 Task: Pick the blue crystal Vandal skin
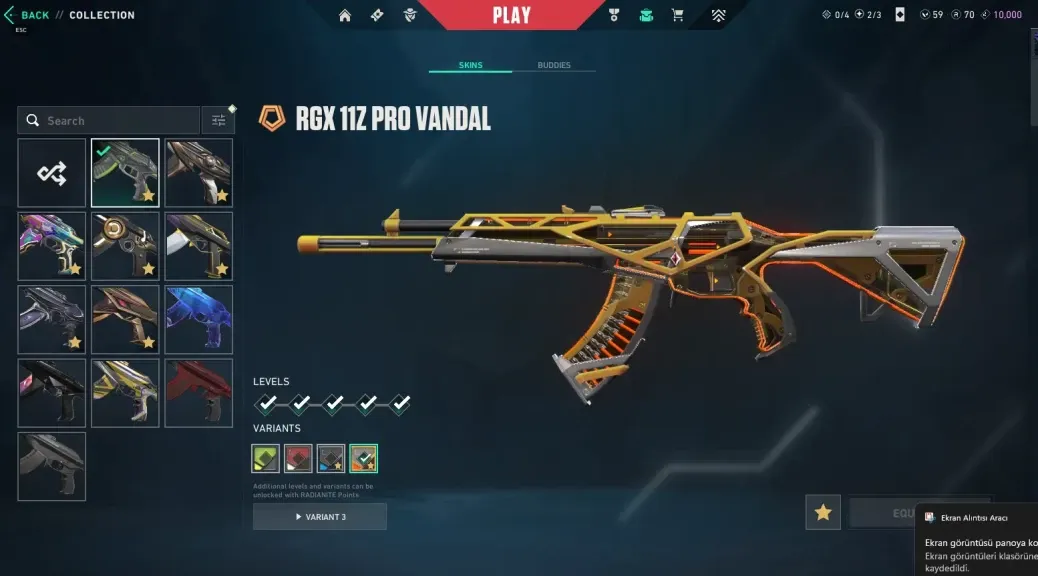[198, 319]
